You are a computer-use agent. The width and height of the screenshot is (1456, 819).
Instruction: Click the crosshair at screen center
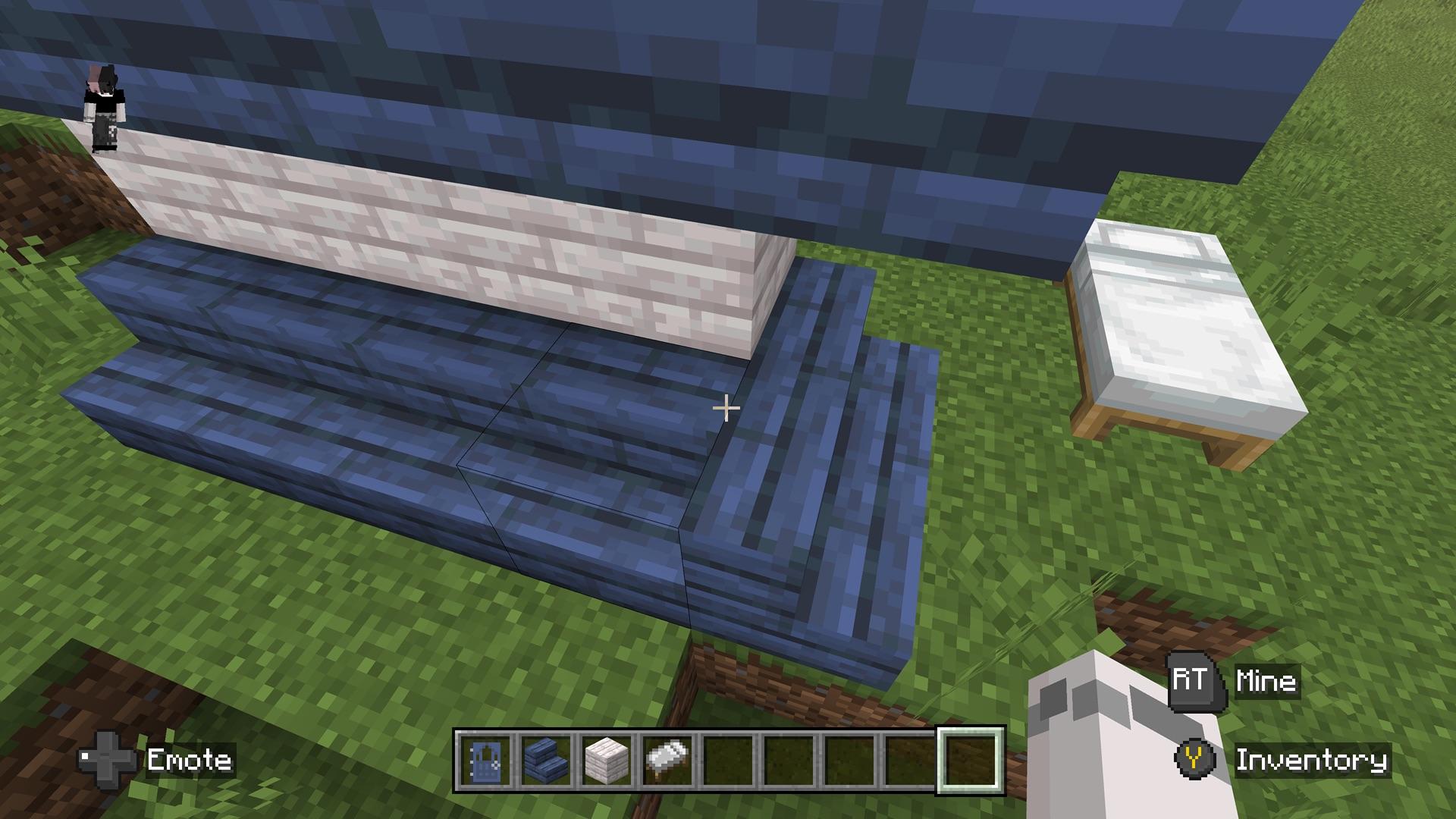pos(726,408)
